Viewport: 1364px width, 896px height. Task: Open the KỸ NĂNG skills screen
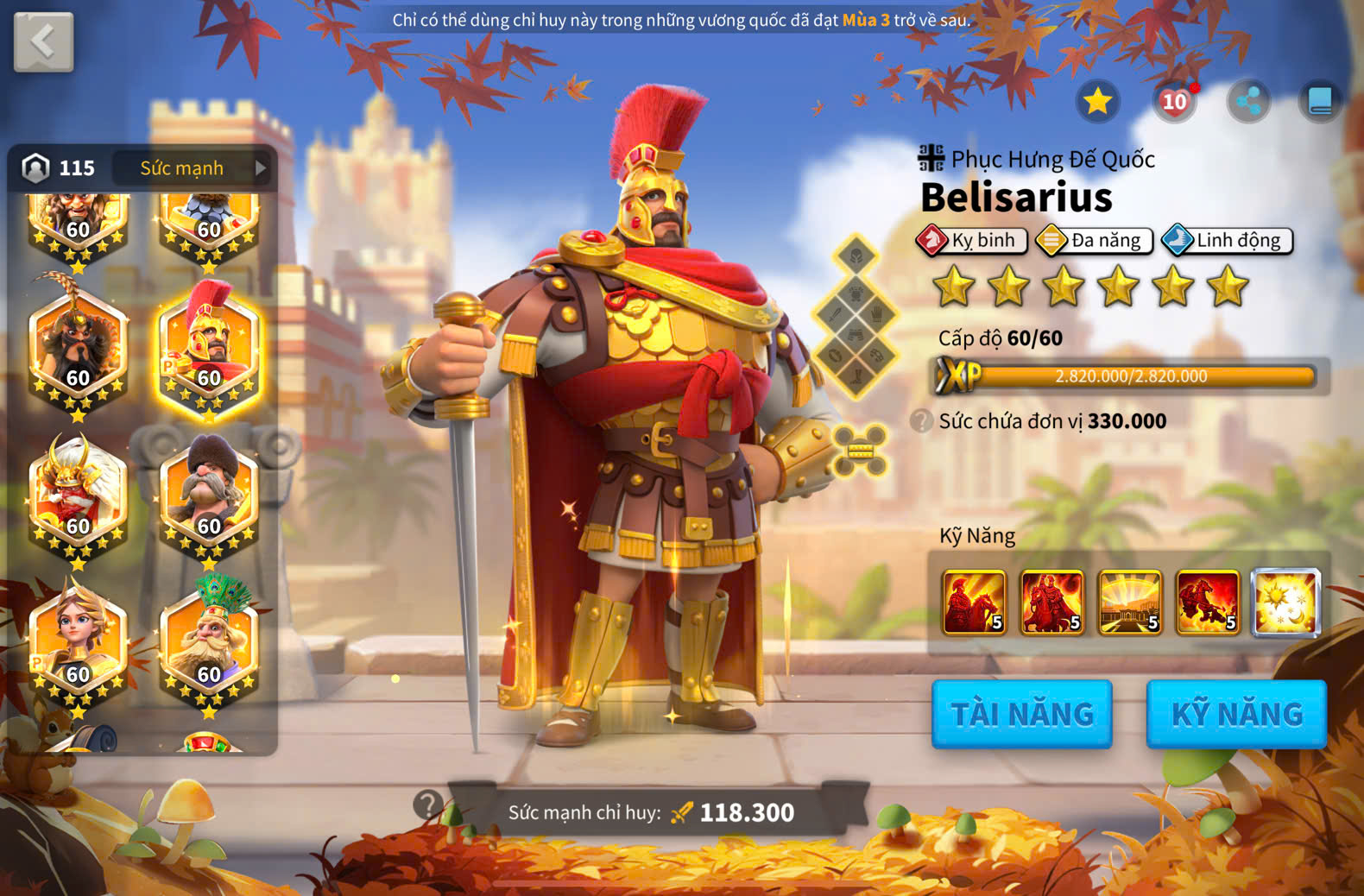point(1236,714)
